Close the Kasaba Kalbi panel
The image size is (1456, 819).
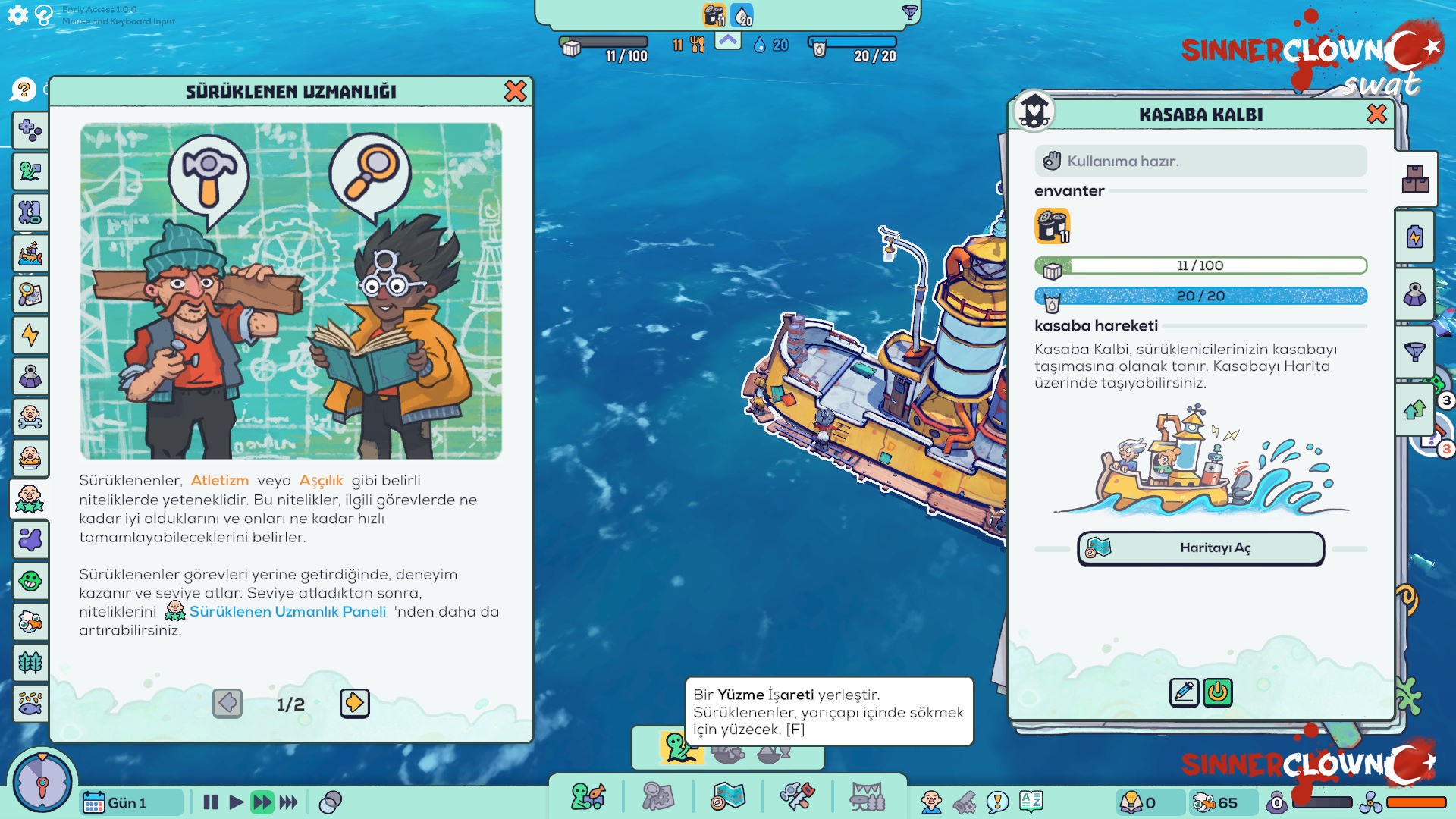click(x=1376, y=114)
